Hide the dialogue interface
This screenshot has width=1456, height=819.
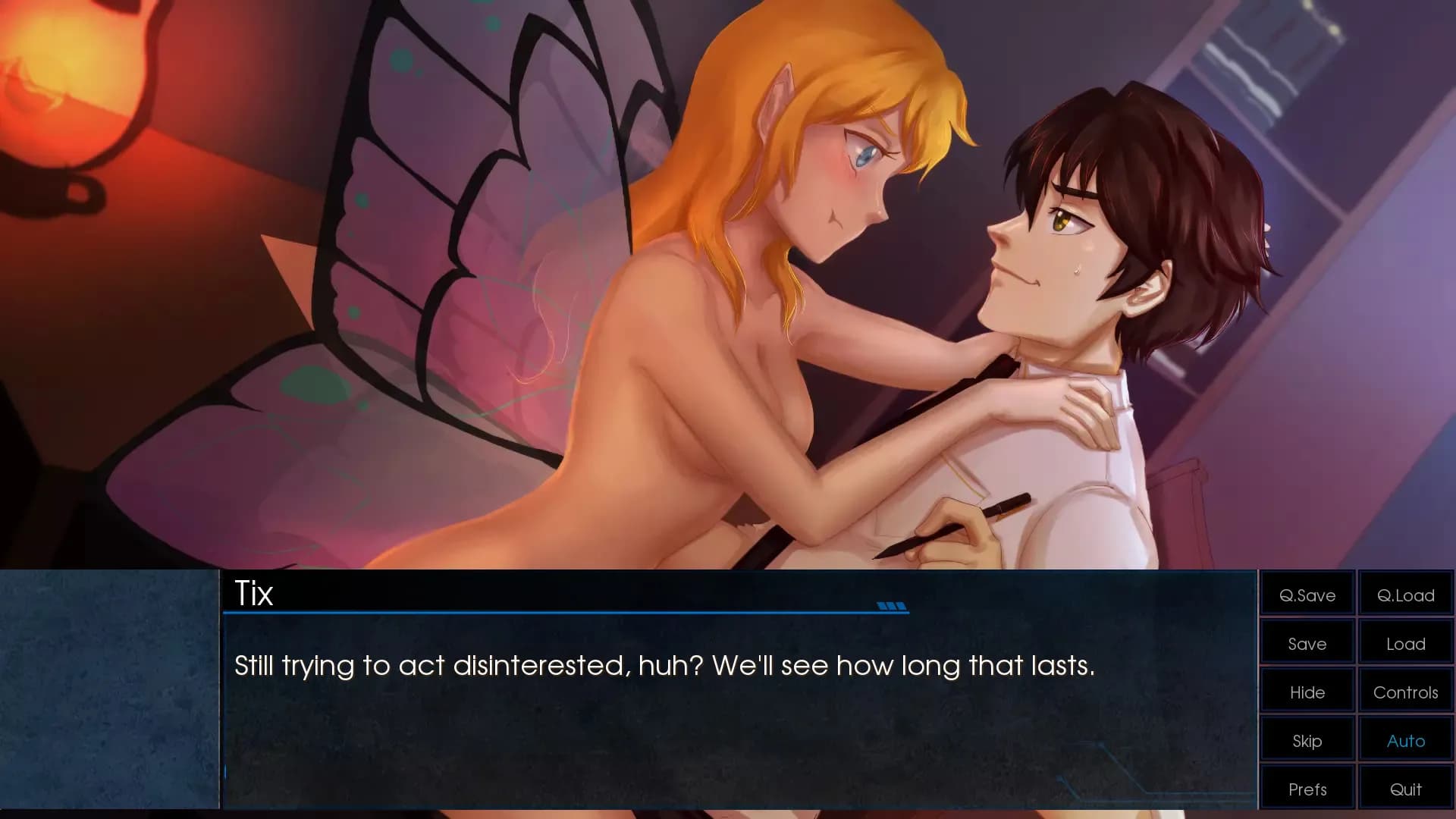[x=1306, y=692]
